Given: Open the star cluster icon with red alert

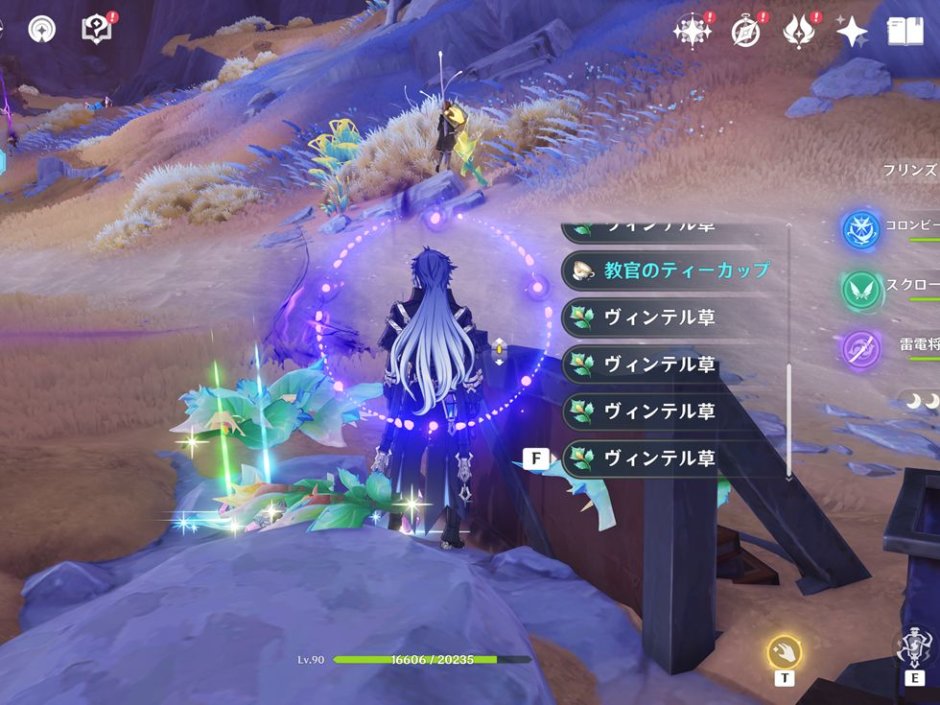Looking at the screenshot, I should click(x=692, y=32).
